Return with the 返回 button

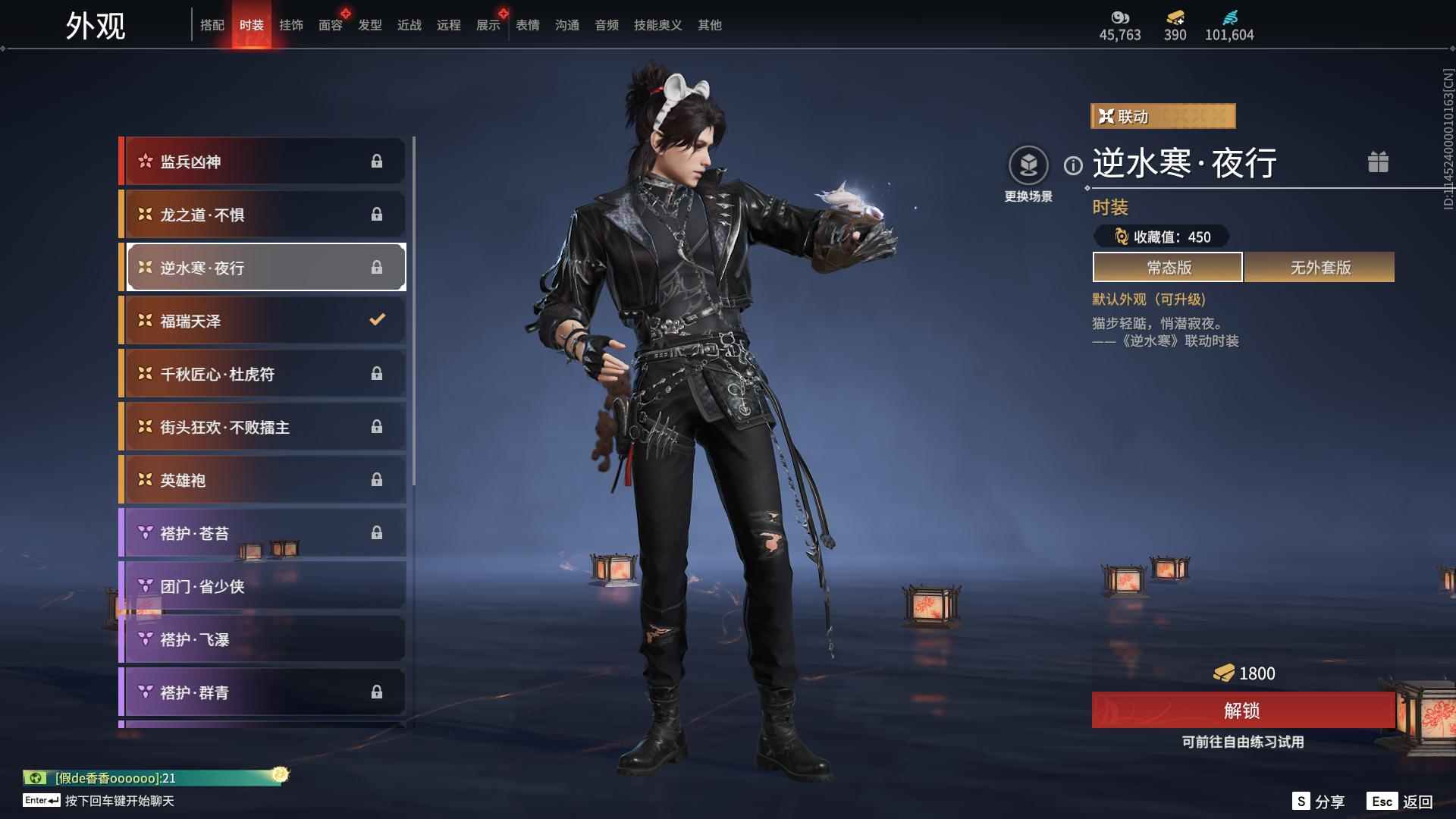(1401, 802)
